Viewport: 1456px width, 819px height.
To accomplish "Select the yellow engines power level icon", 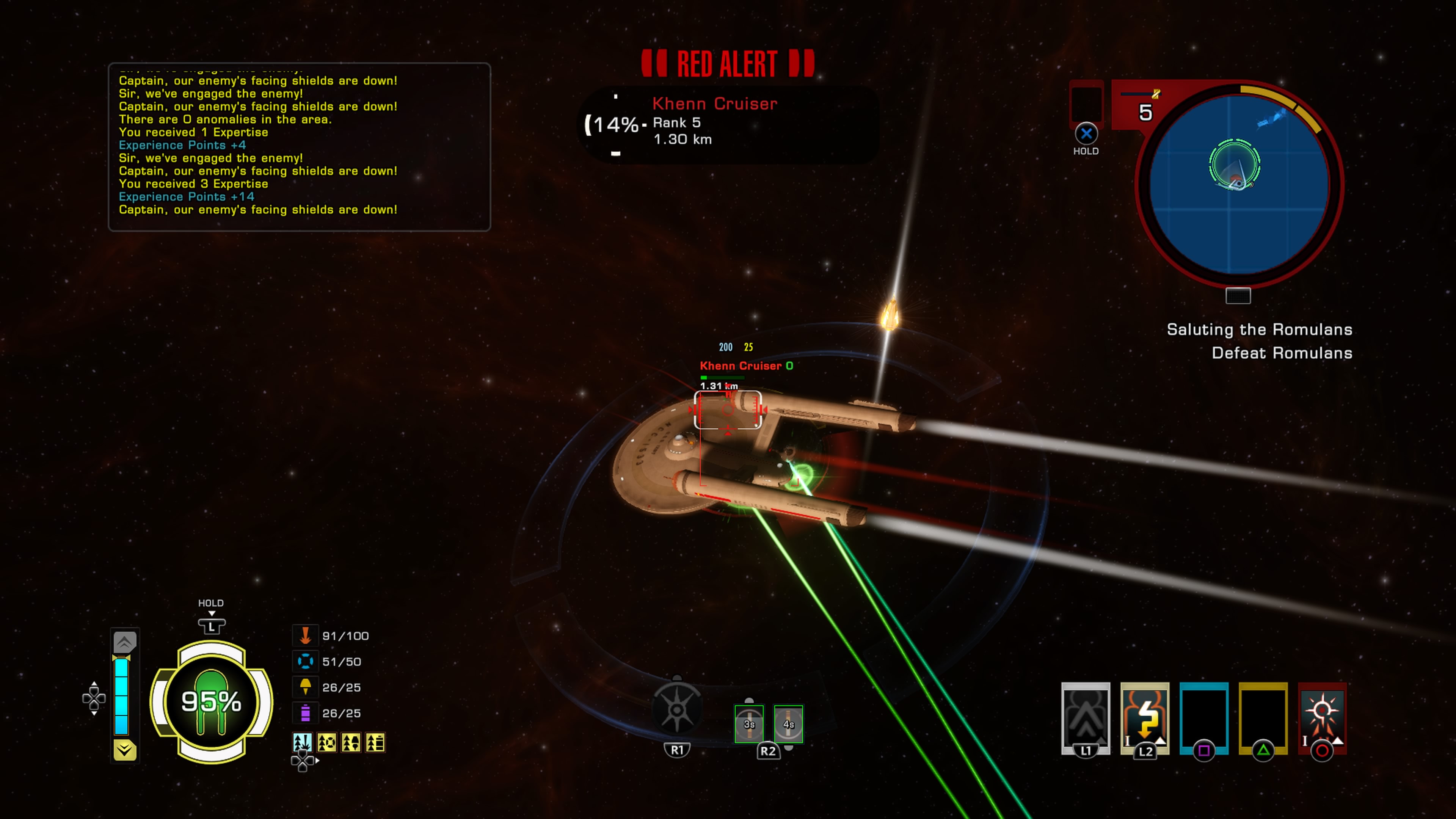I will (x=305, y=687).
